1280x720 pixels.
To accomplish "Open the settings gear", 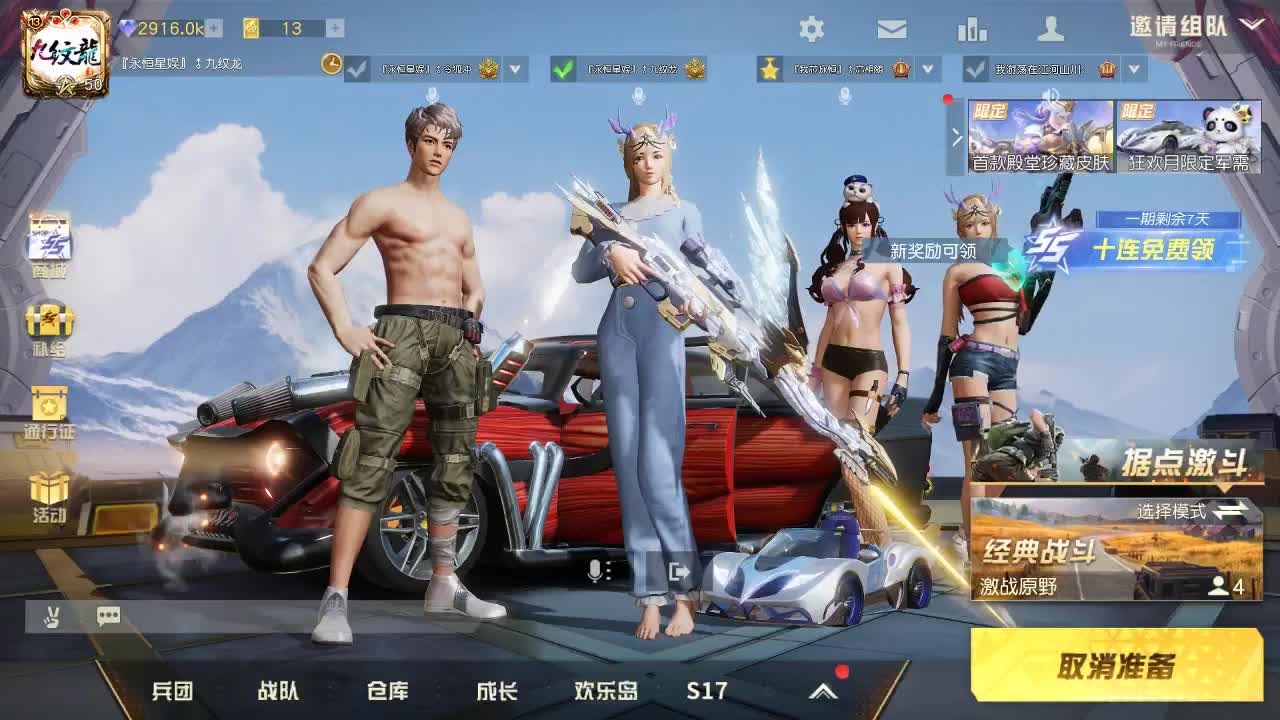I will point(812,29).
